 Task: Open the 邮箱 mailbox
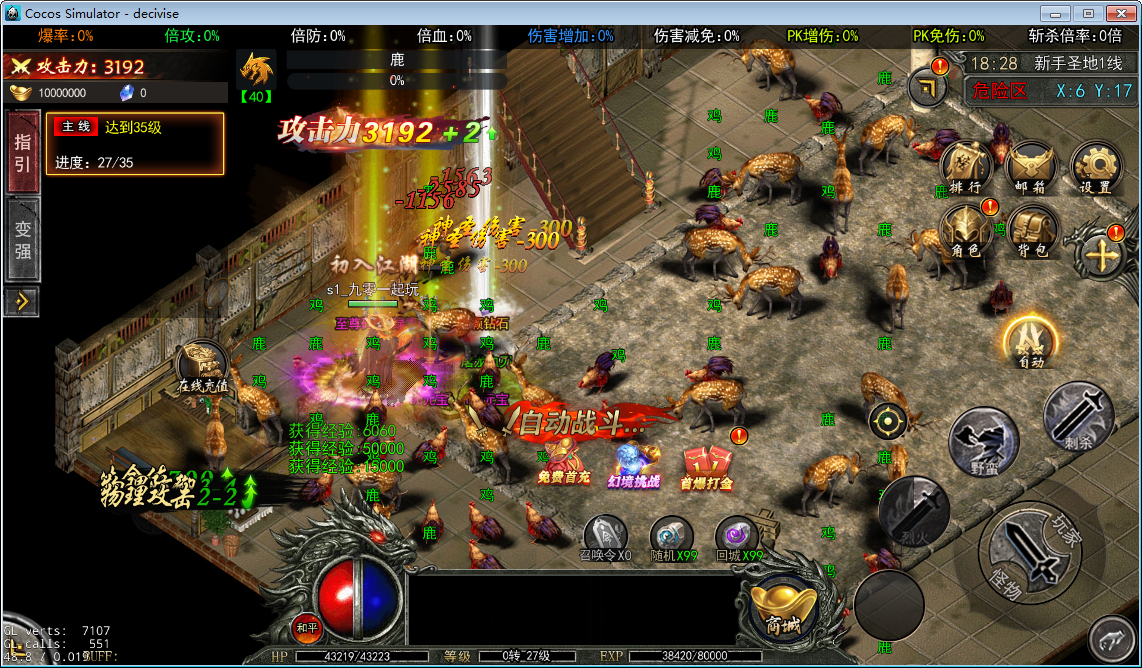tap(1031, 165)
